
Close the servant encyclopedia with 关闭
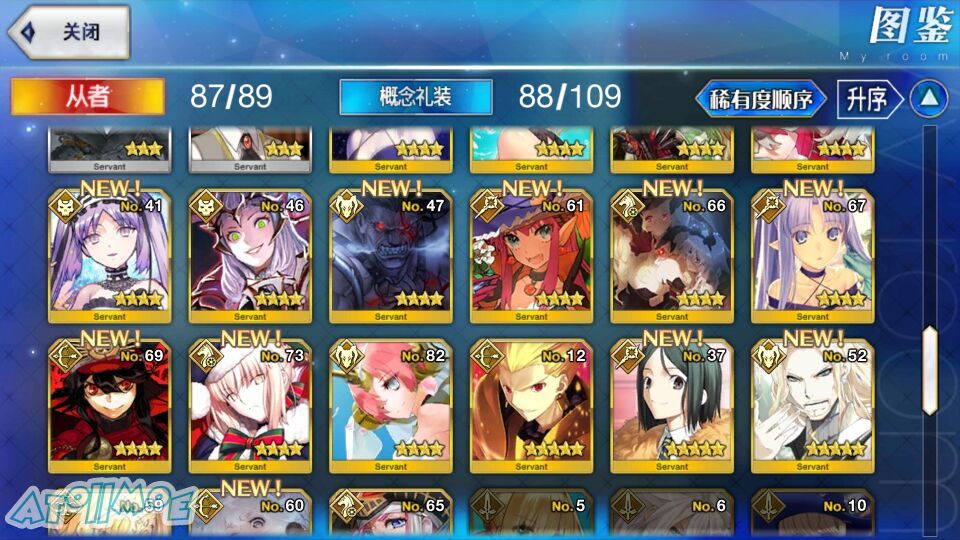coord(70,32)
